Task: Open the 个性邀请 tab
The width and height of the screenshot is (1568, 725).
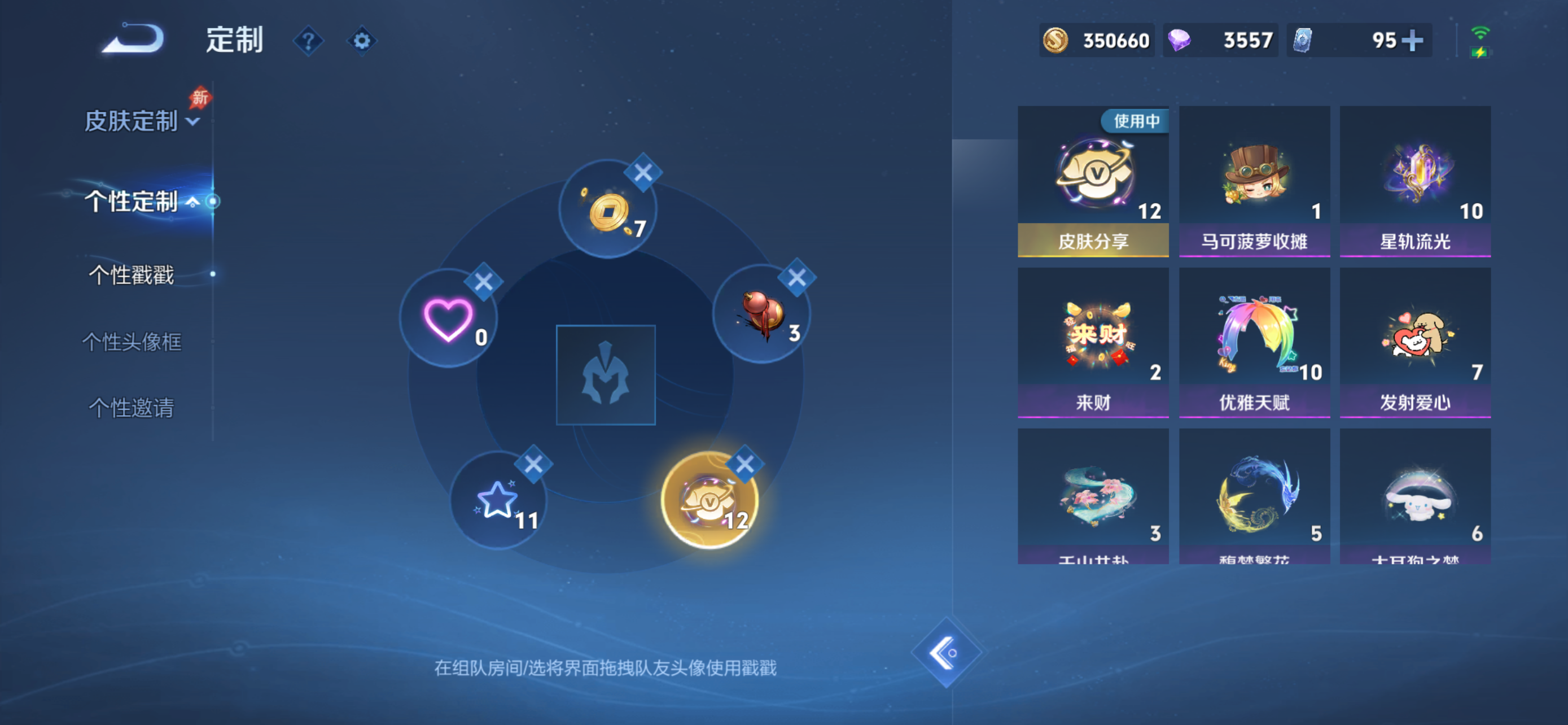Action: point(132,410)
